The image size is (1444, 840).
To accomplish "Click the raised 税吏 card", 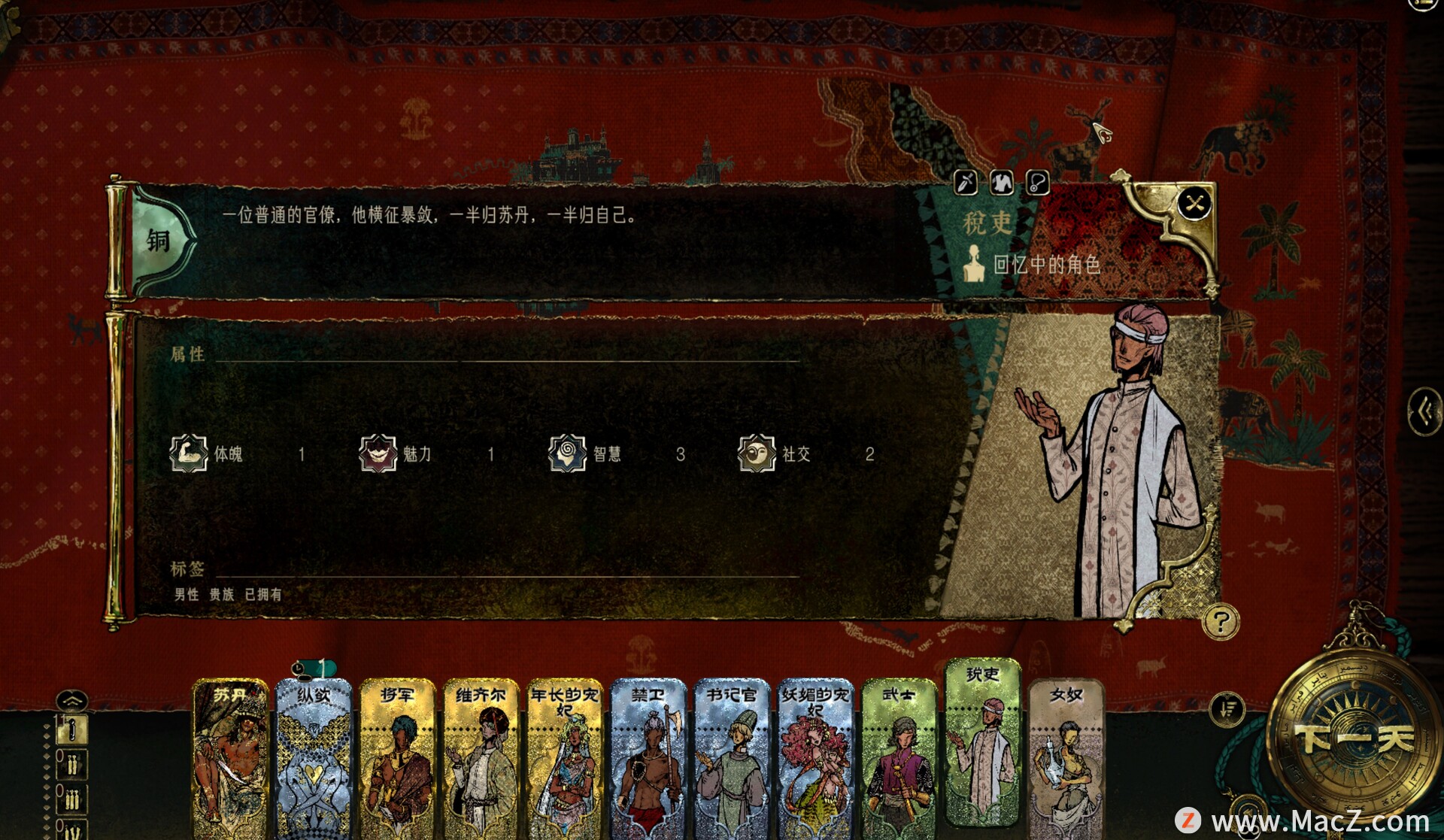I will [x=982, y=741].
